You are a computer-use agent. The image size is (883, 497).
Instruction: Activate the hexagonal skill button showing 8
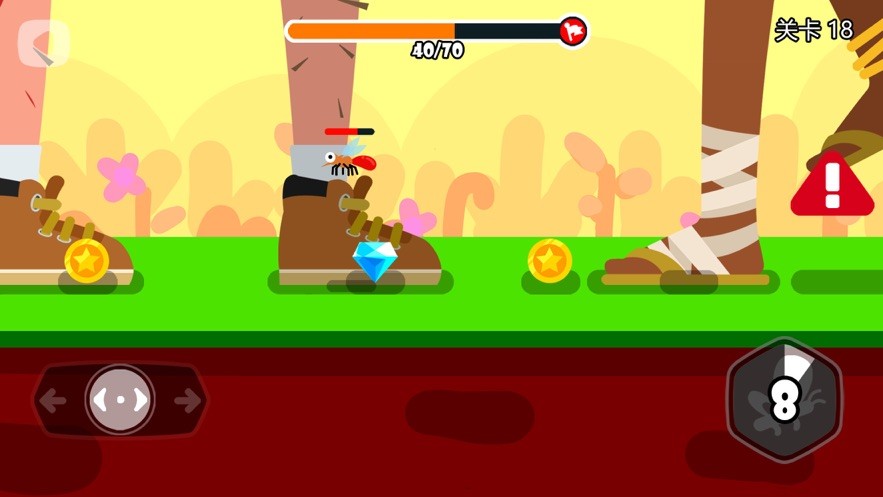[784, 400]
